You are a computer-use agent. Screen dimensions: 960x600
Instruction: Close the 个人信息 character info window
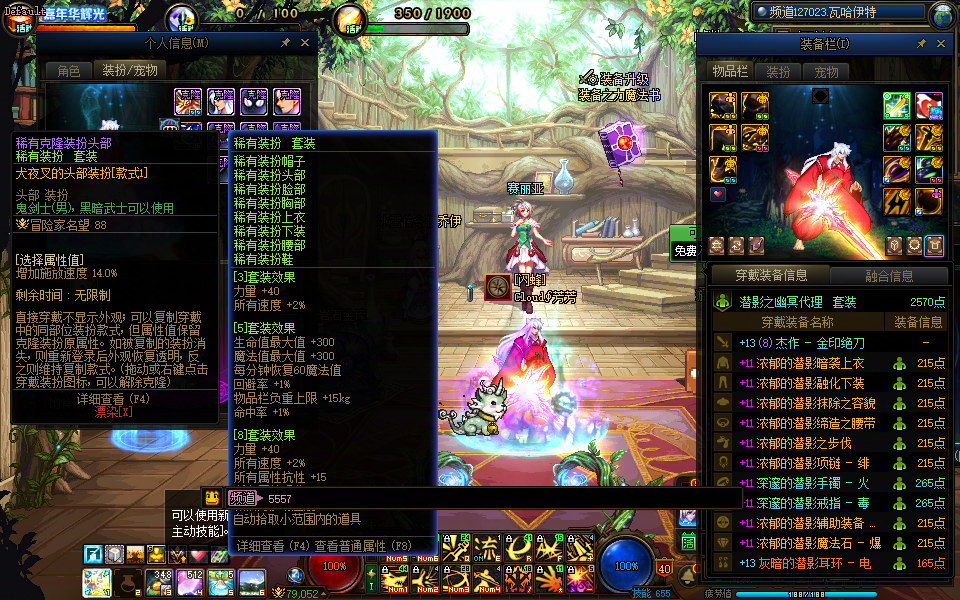(304, 44)
